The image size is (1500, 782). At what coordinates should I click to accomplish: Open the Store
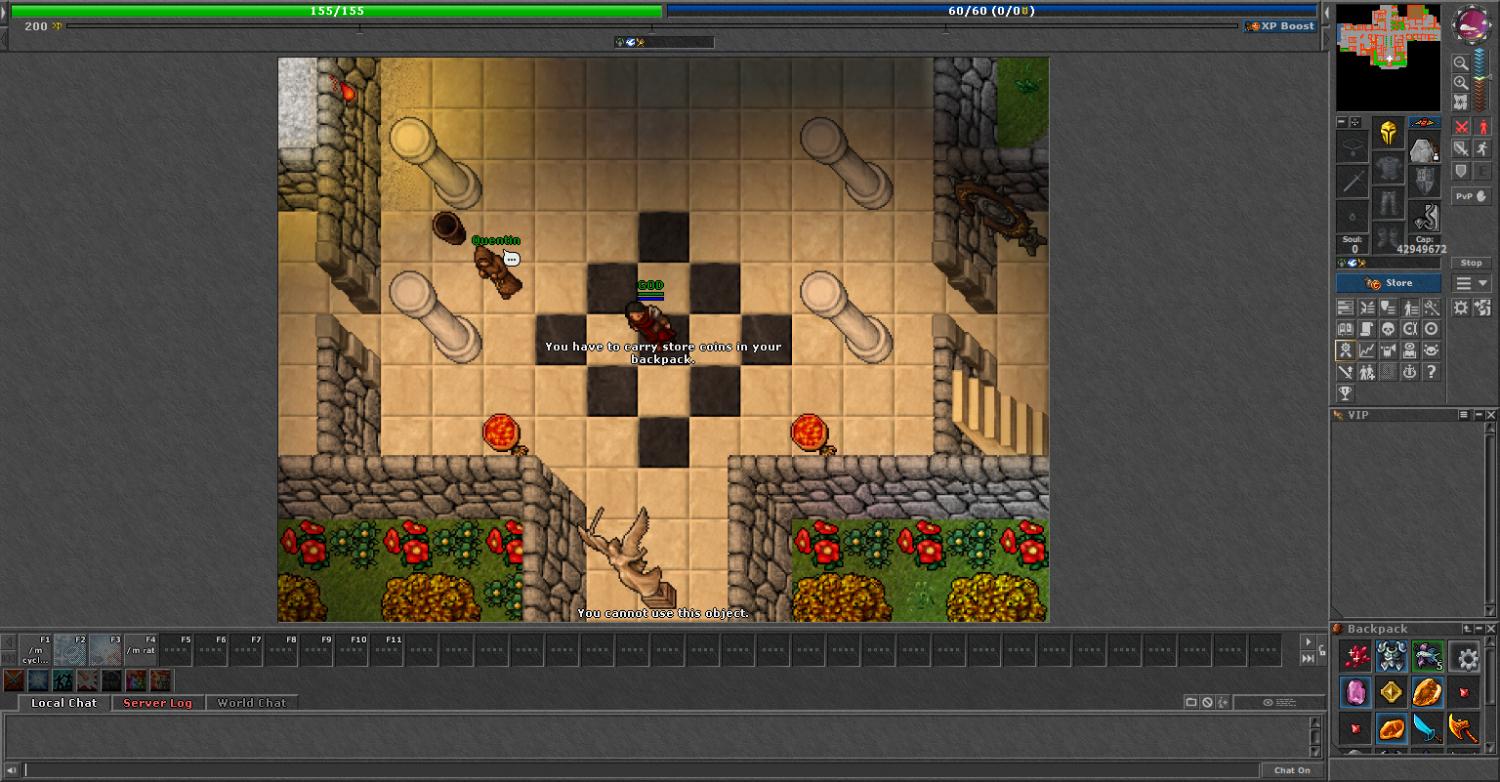tap(1389, 283)
